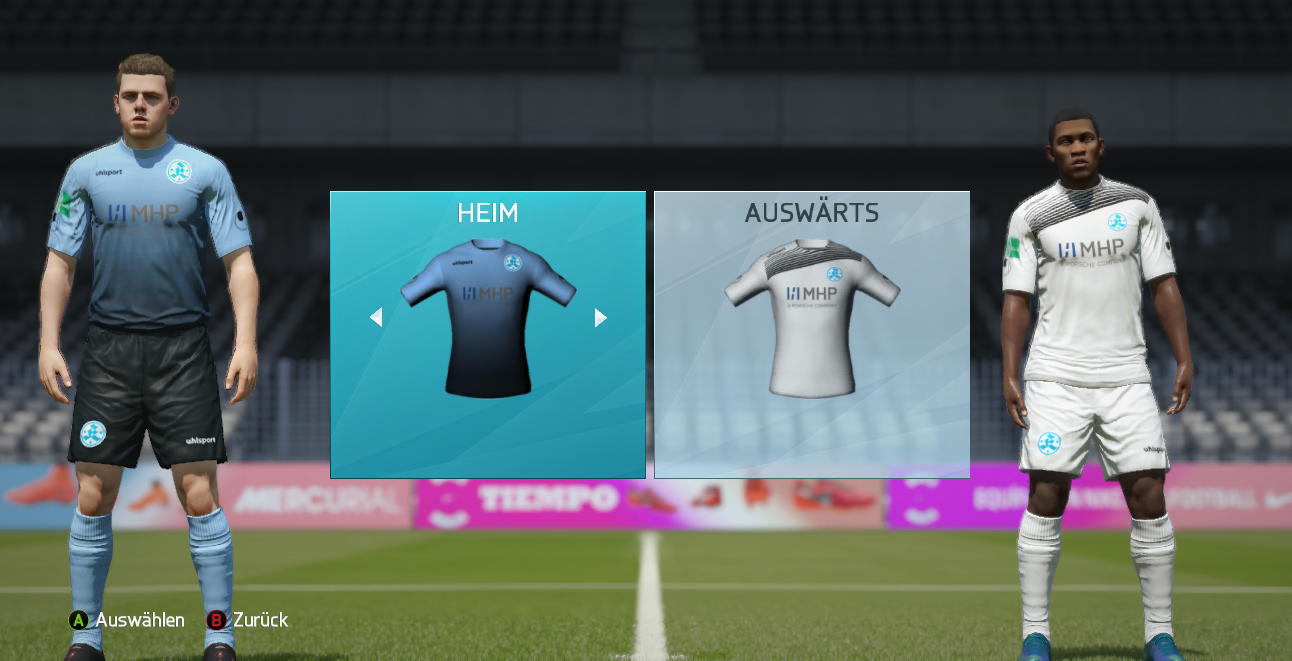Click the right arrow for next home kit

point(600,317)
